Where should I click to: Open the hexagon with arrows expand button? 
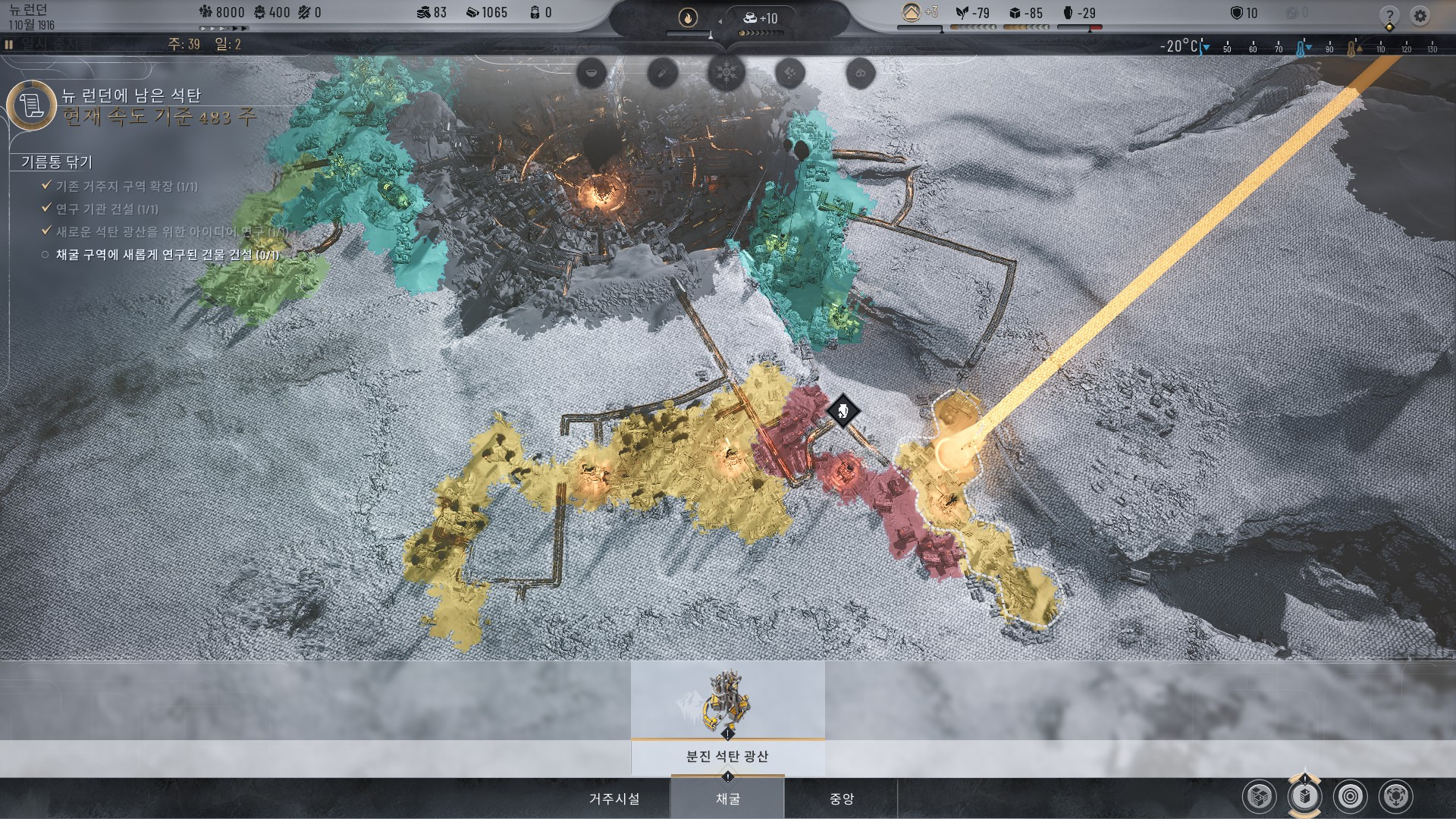(1395, 796)
